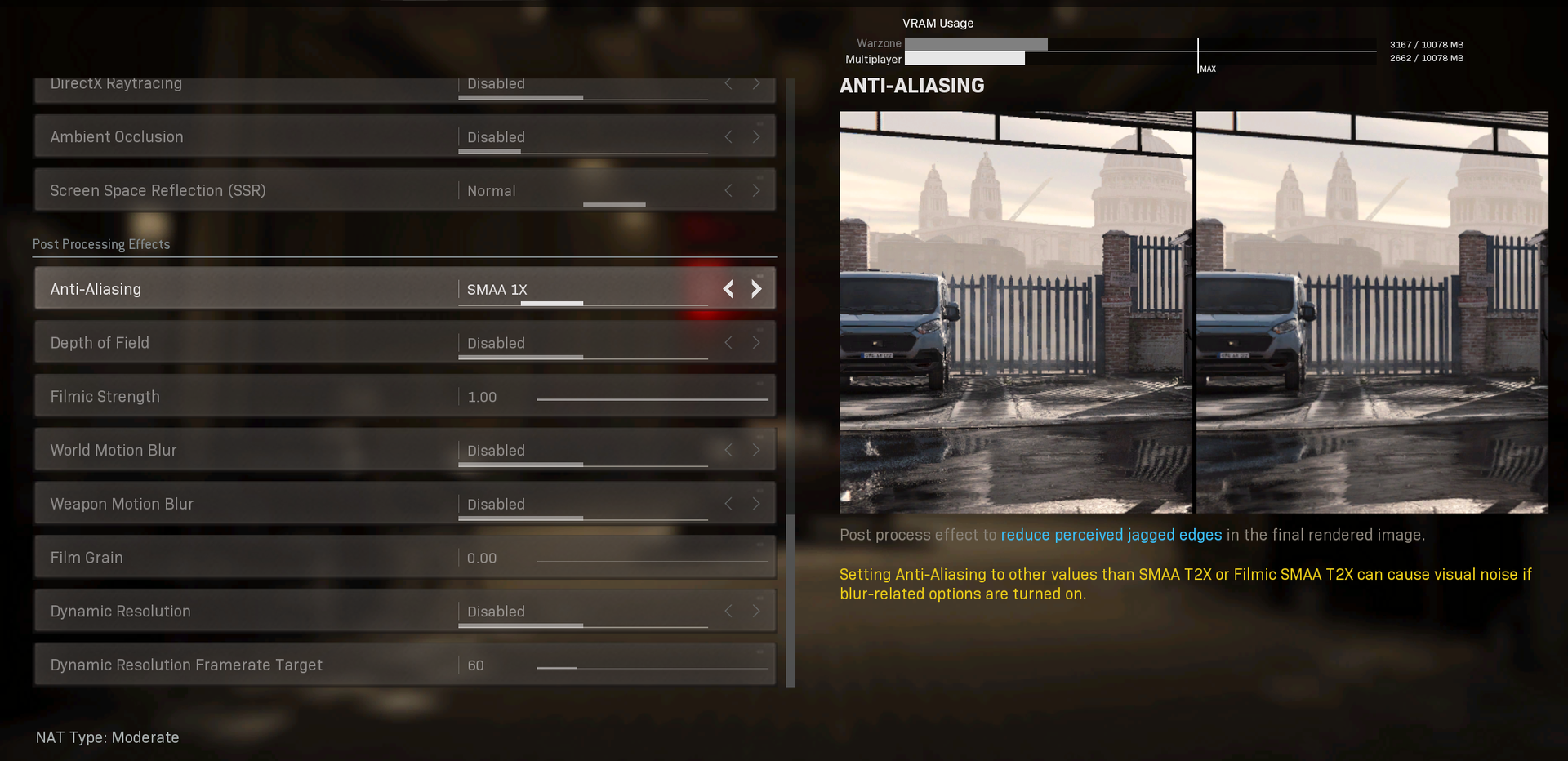Toggle World Motion Blur with right arrow
1568x761 pixels.
click(x=756, y=451)
